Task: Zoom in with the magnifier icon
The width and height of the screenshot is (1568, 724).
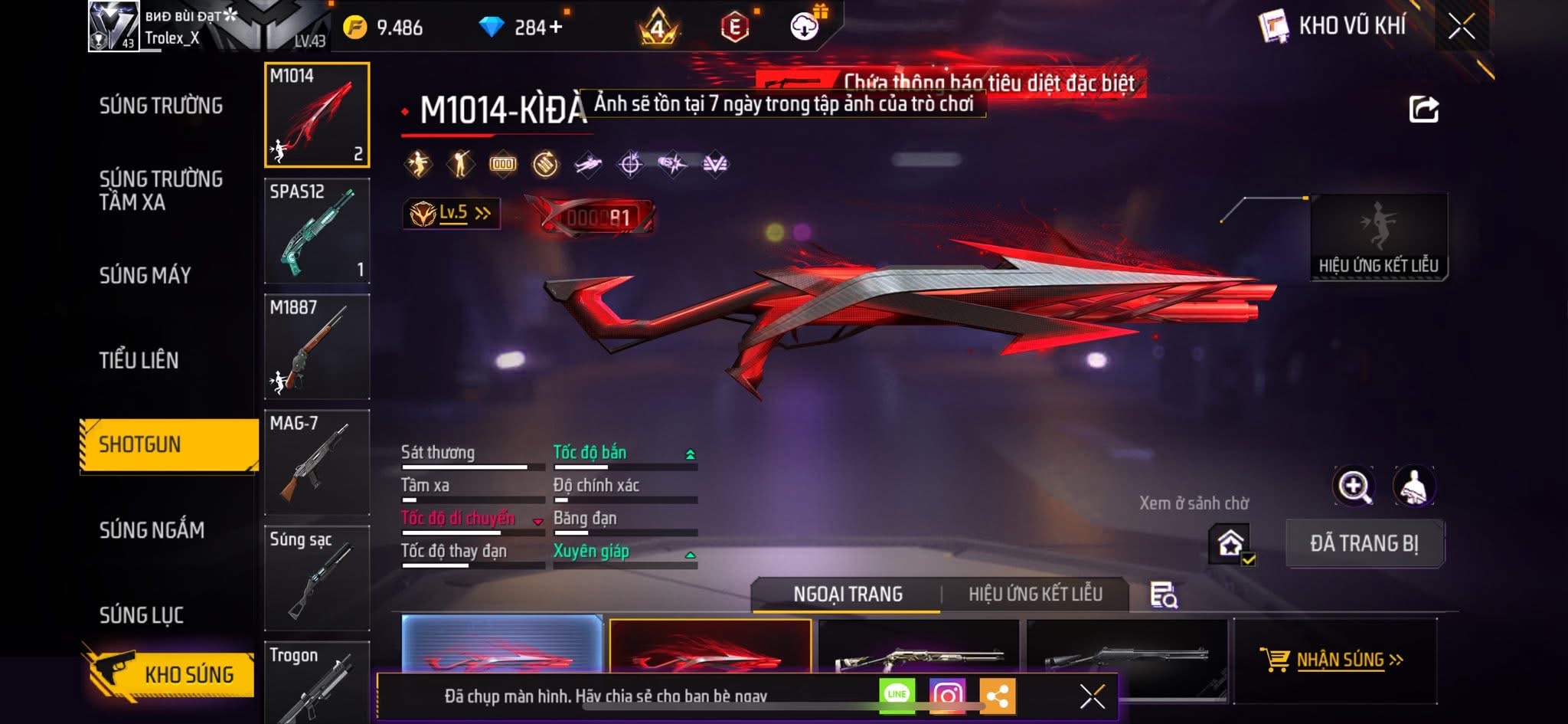Action: point(1354,486)
